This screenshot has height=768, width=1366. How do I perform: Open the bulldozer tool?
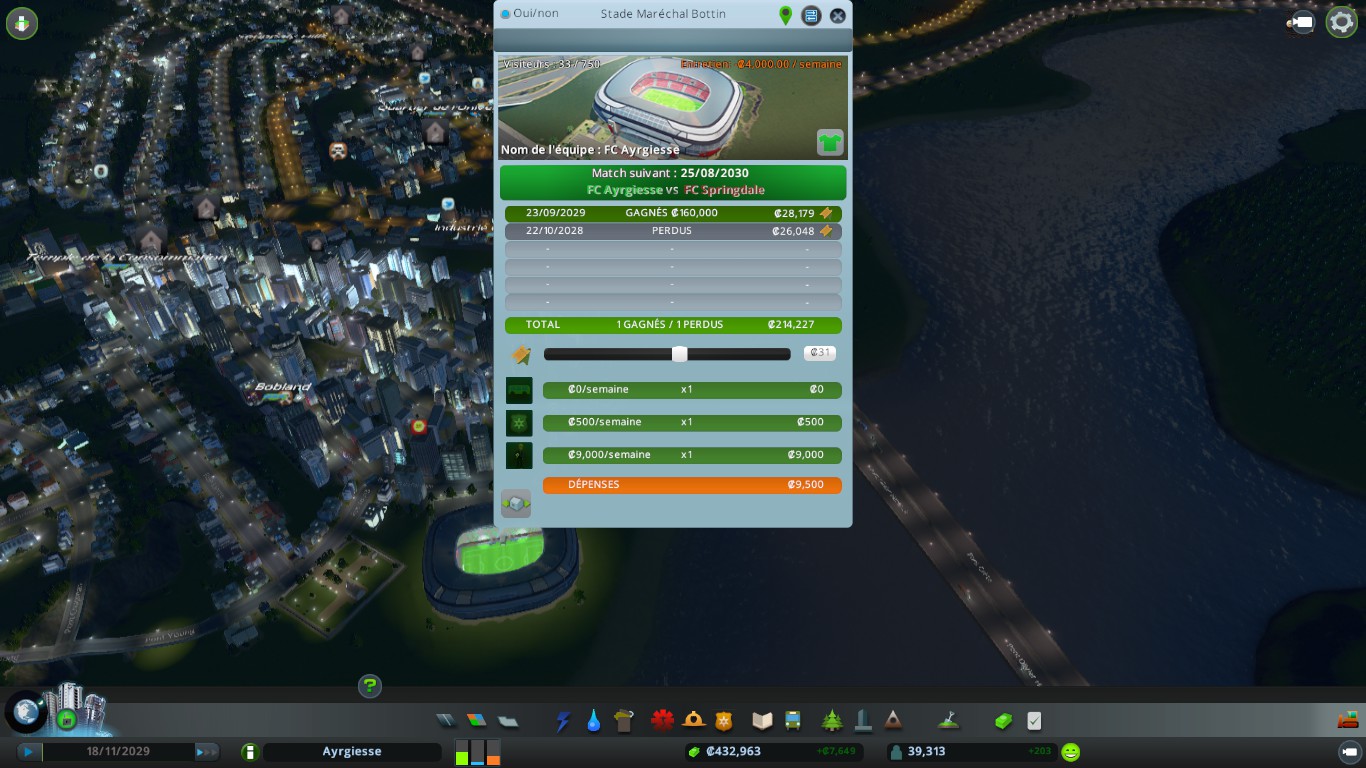(x=1348, y=721)
